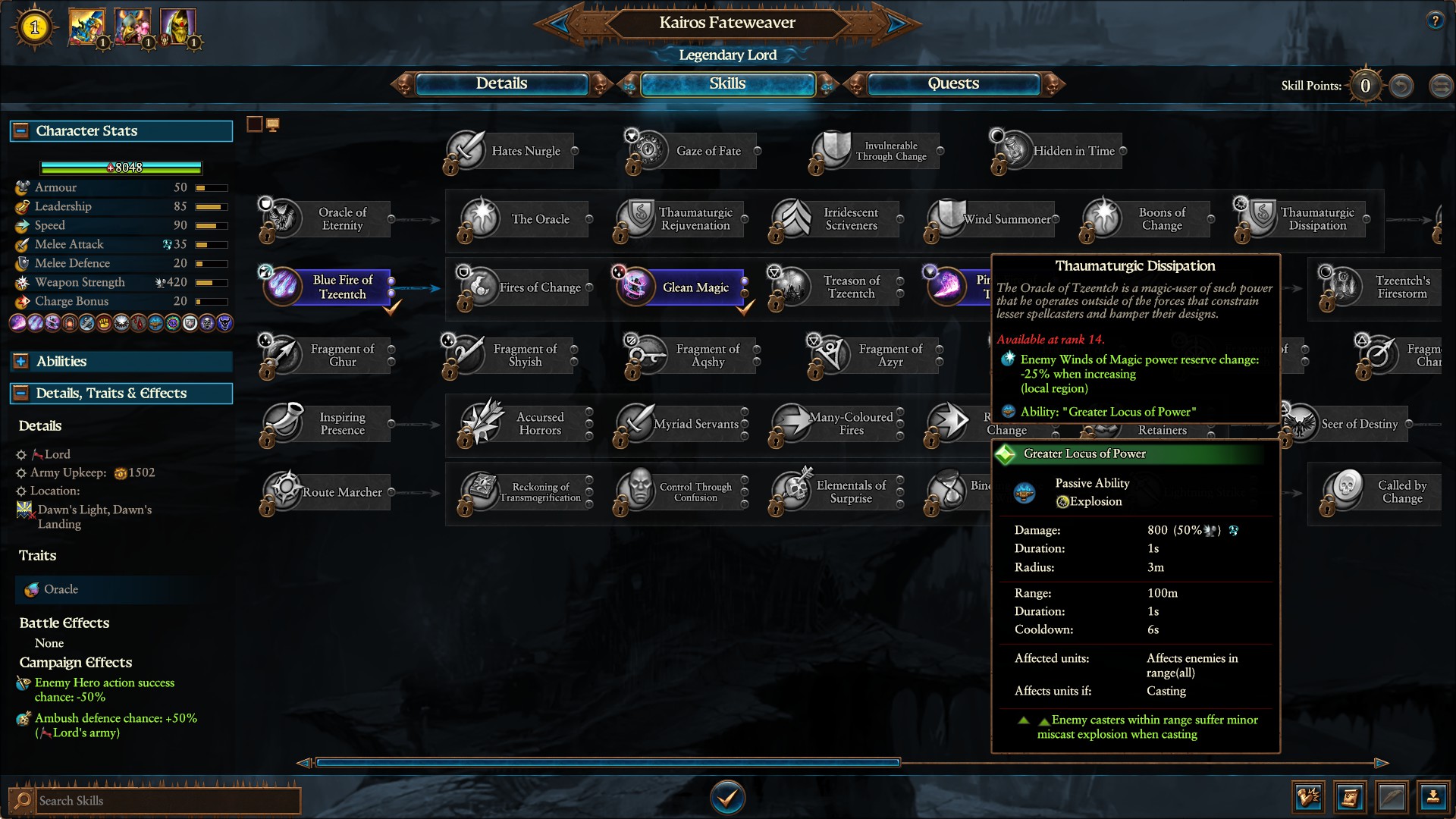Switch to the Details tab
This screenshot has width=1456, height=819.
click(x=503, y=84)
